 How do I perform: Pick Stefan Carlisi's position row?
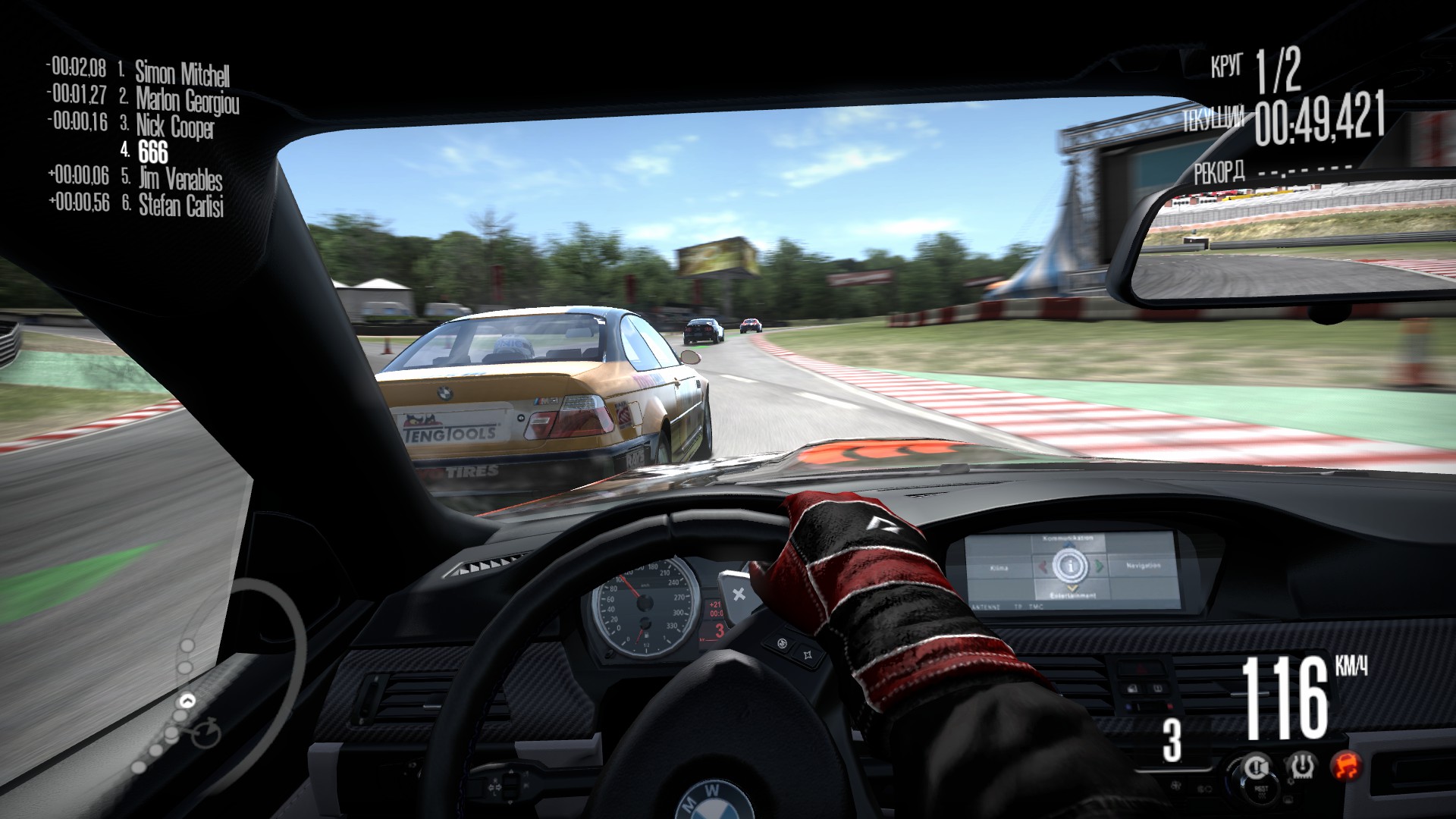click(181, 206)
